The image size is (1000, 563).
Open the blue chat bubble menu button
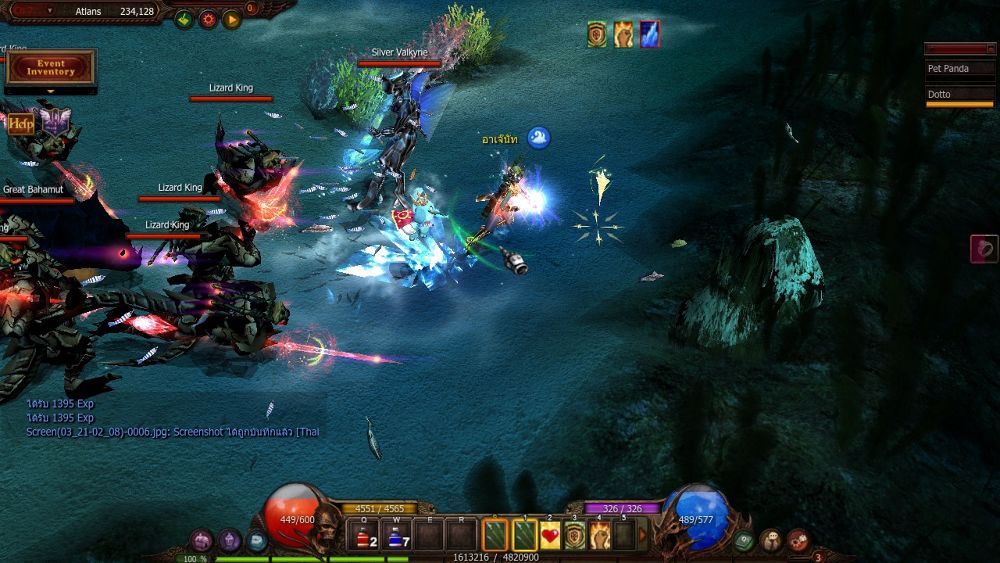(257, 541)
